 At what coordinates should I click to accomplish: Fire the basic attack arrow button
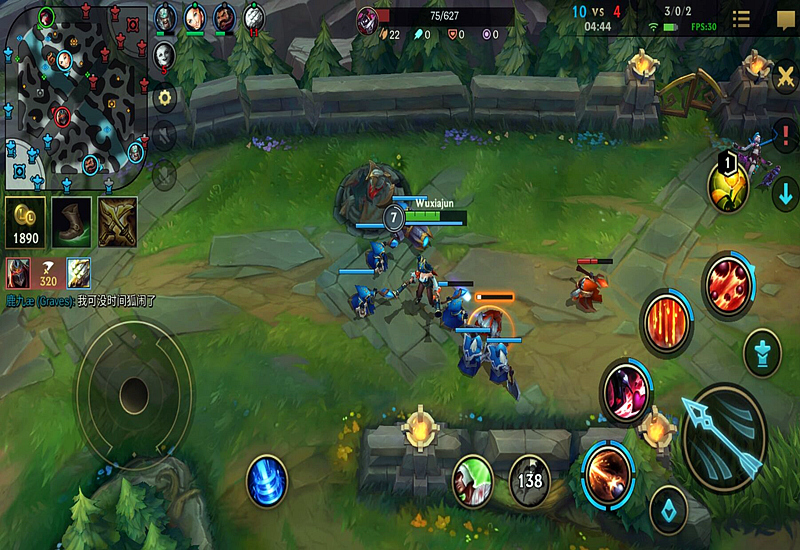[723, 436]
